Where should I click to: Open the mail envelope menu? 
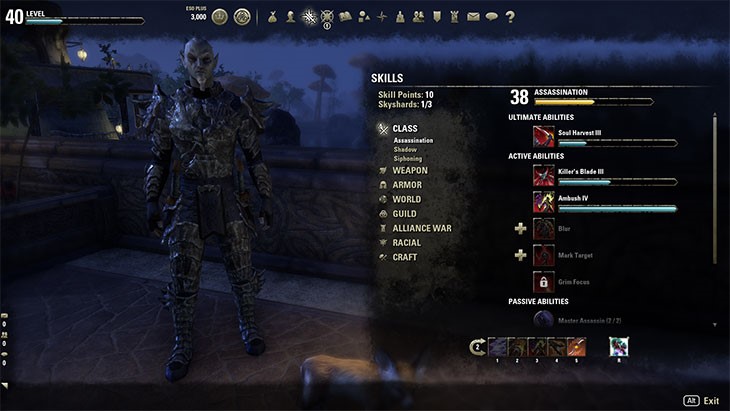click(473, 16)
